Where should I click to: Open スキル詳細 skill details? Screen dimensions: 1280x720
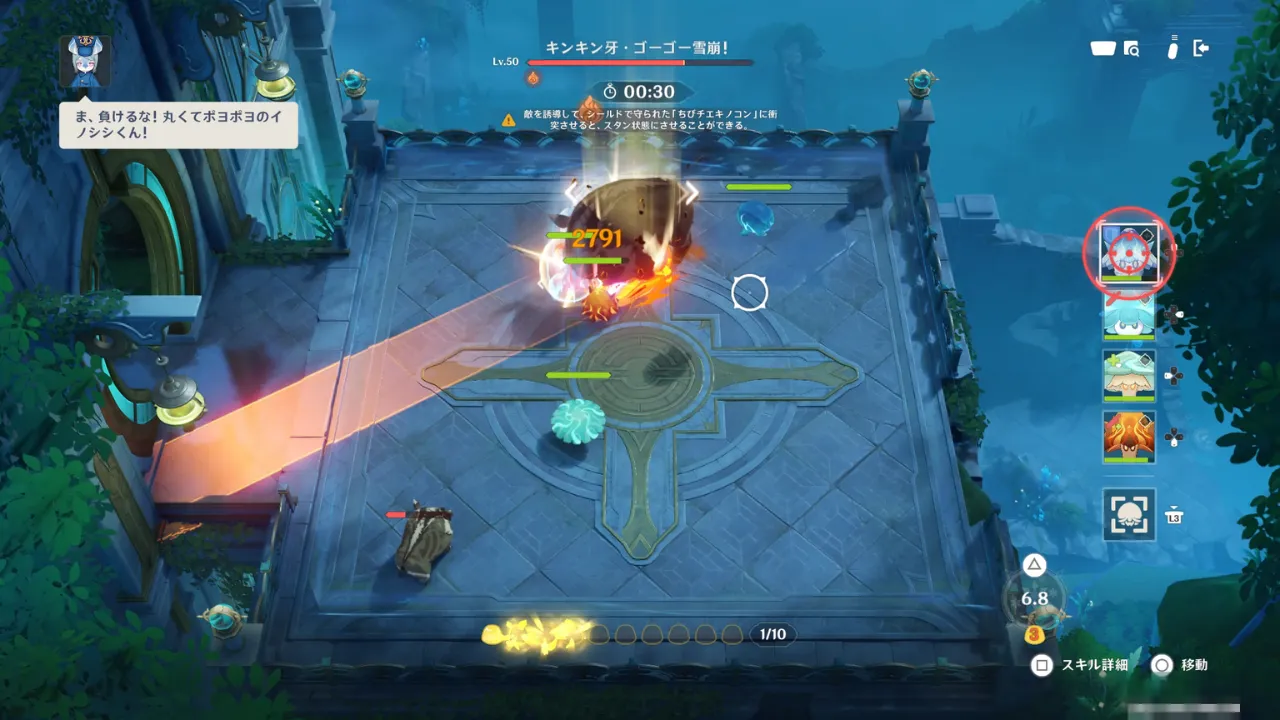(1082, 665)
